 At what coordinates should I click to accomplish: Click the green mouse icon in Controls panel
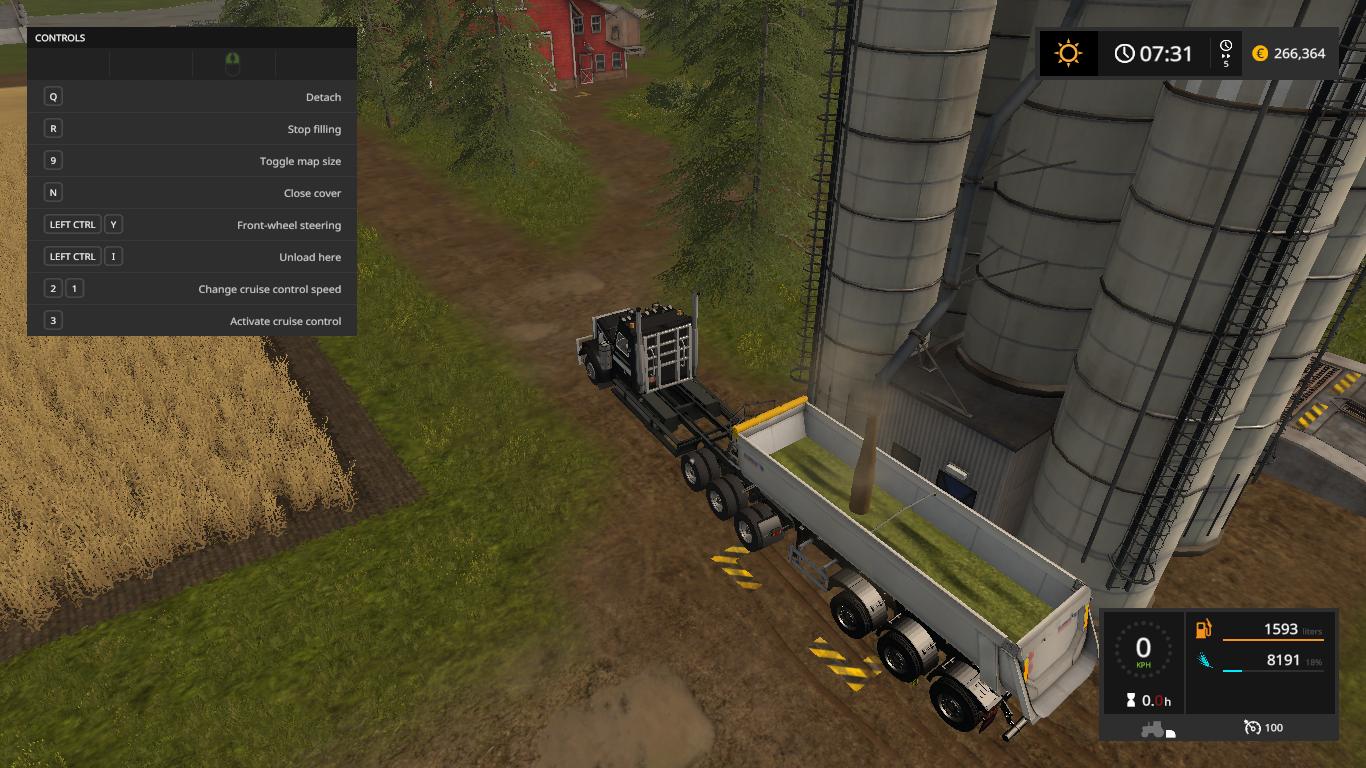tap(233, 64)
